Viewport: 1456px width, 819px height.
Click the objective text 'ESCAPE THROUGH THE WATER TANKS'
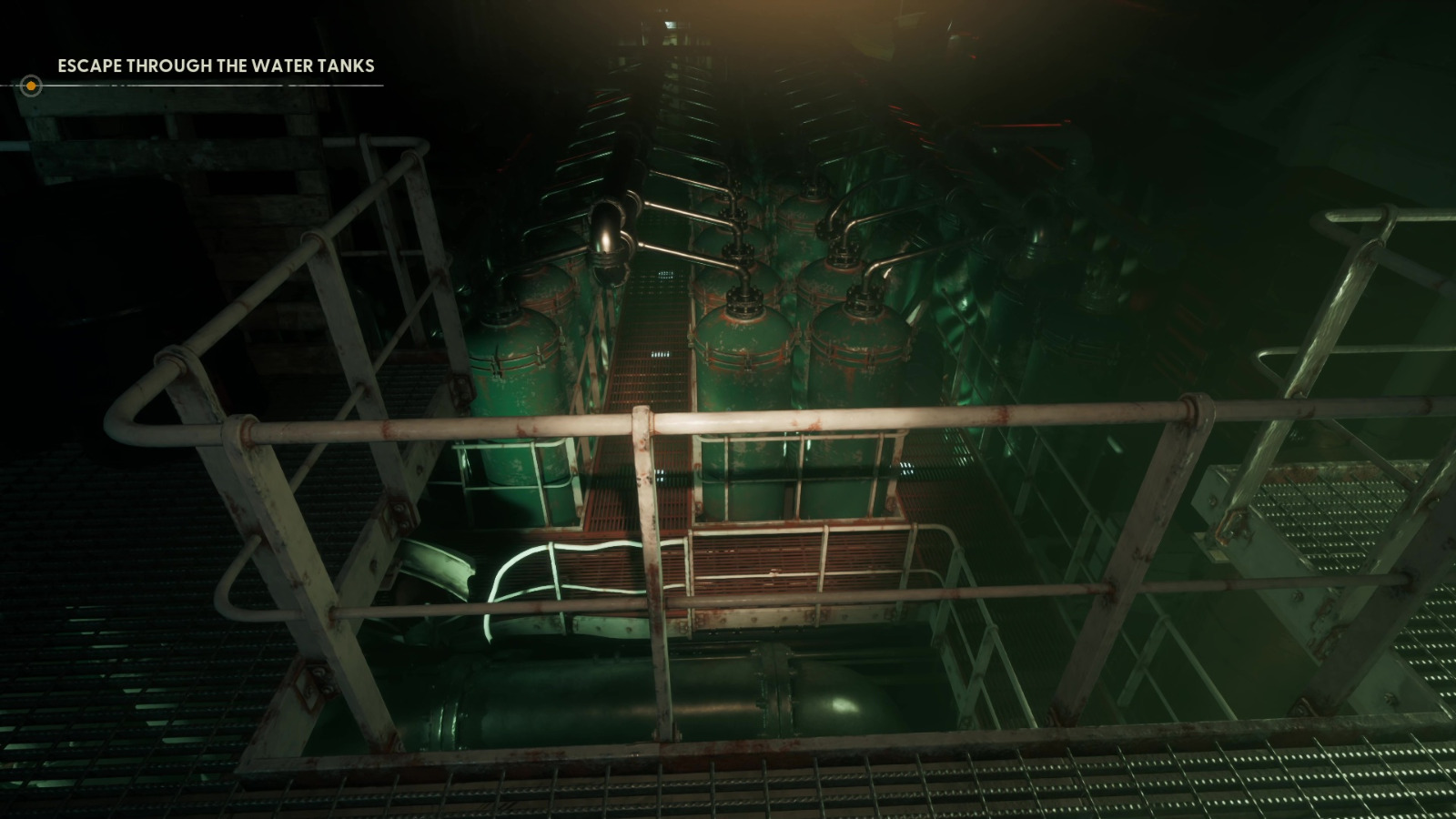click(215, 66)
